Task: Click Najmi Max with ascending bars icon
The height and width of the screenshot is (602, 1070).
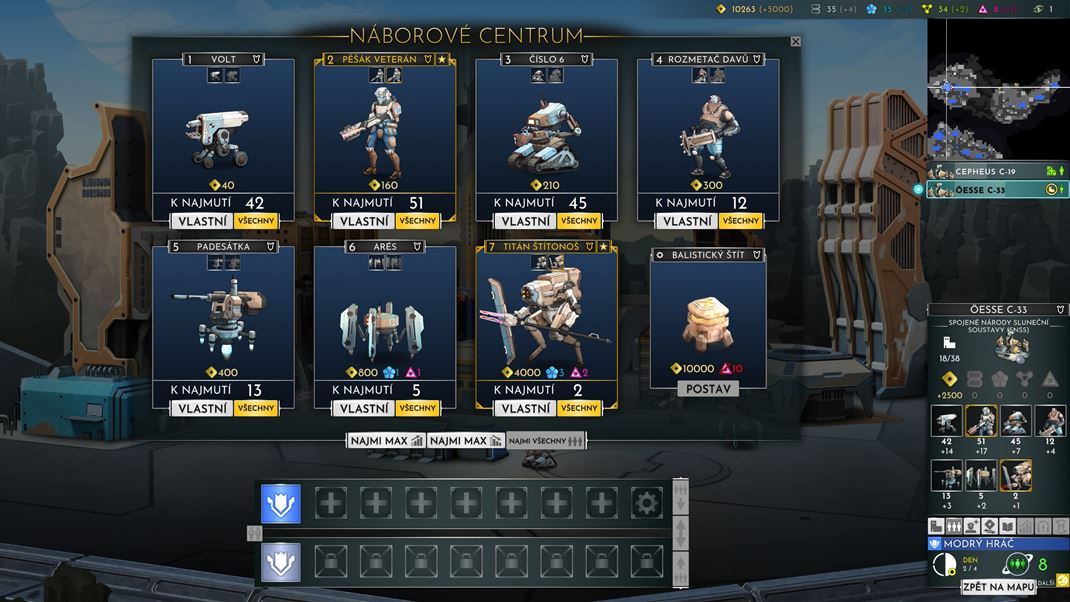Action: tap(386, 440)
